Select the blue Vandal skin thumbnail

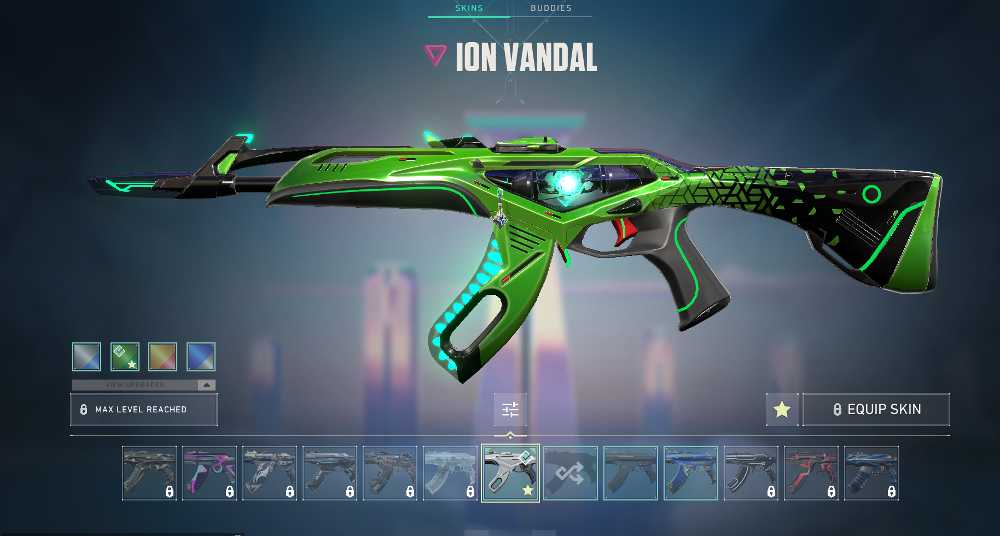point(691,473)
